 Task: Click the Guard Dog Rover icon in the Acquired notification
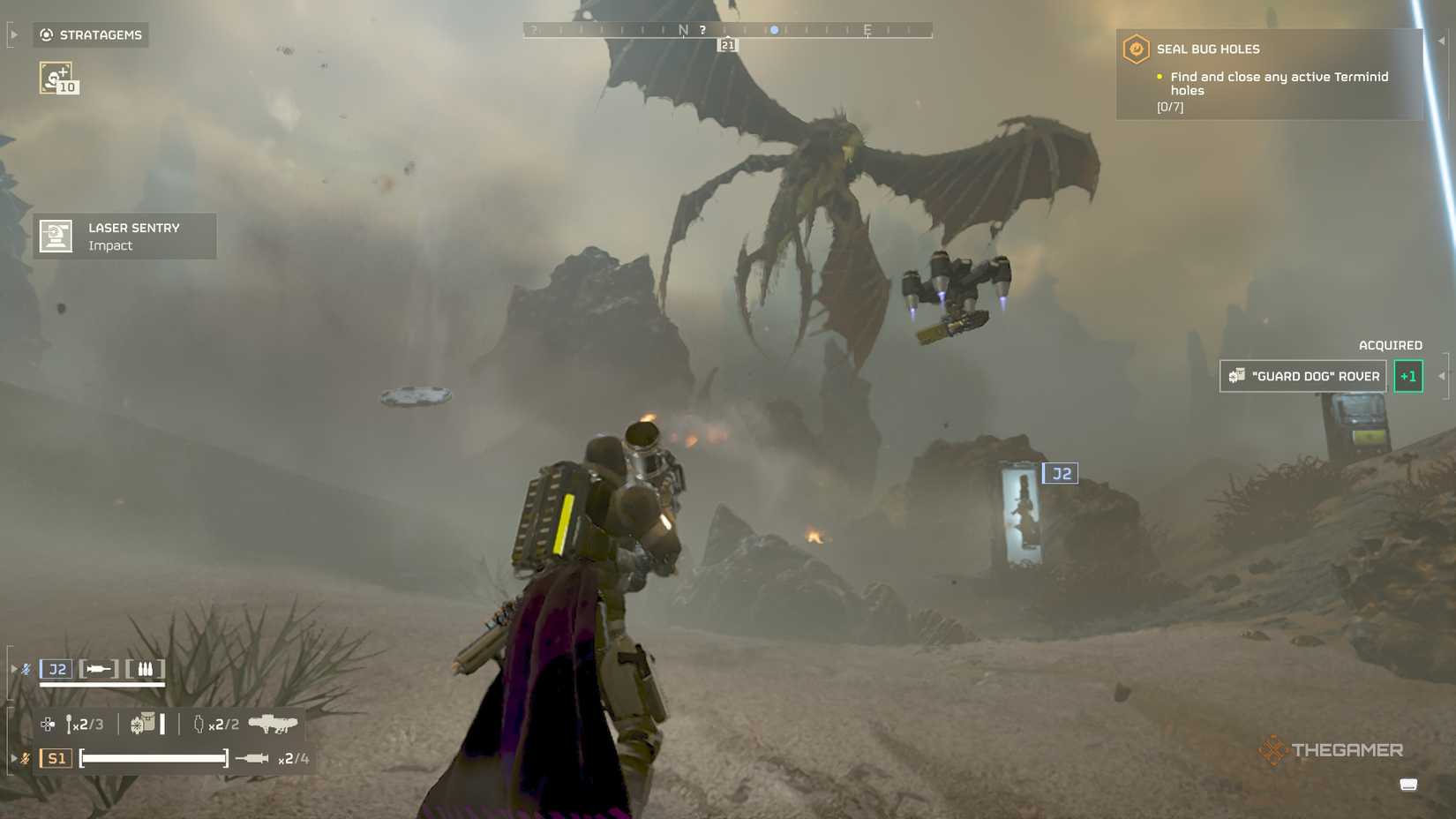click(1236, 376)
